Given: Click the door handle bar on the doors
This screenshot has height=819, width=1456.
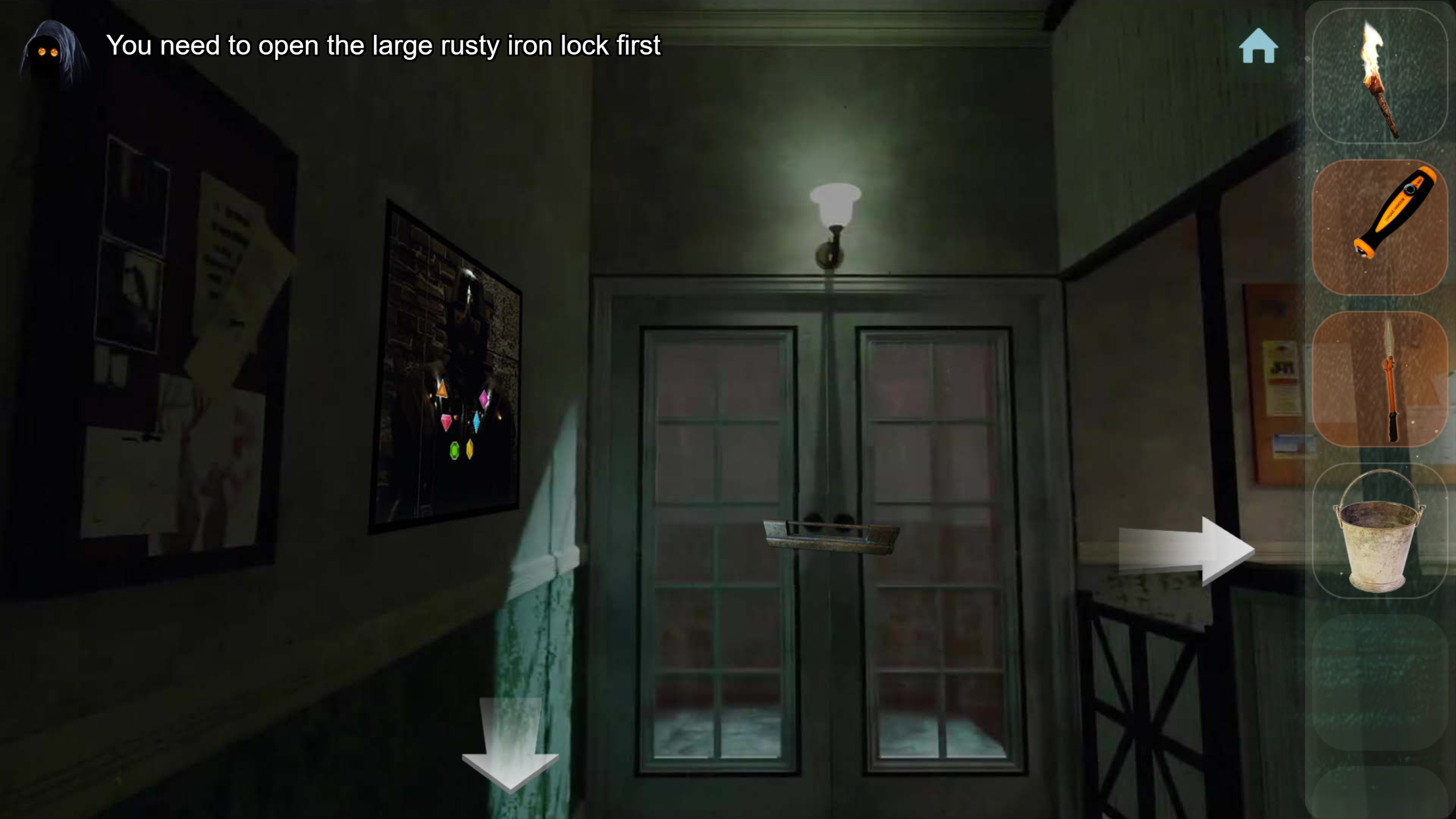Looking at the screenshot, I should point(830,534).
